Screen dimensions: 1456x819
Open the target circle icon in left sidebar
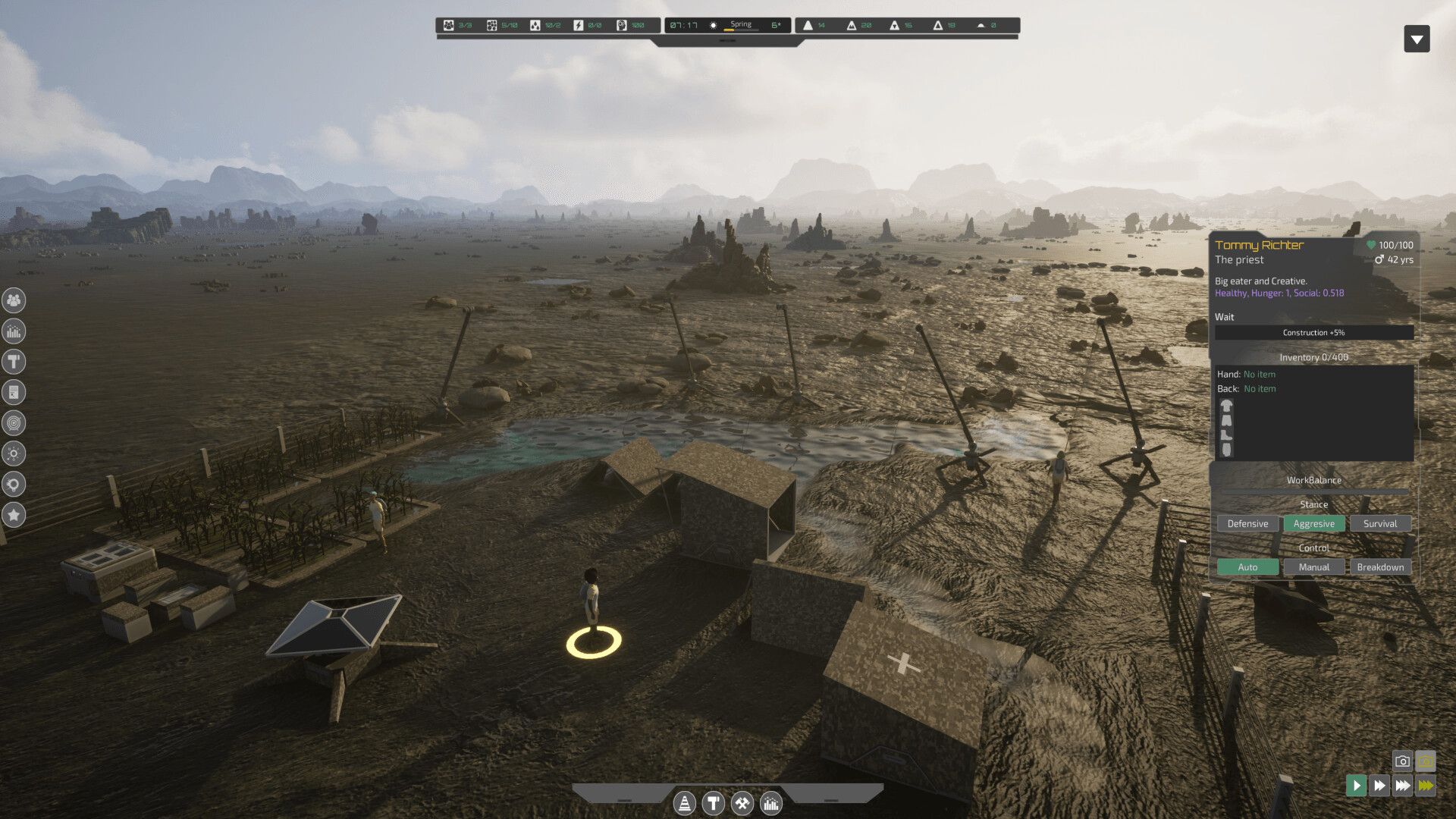point(14,423)
